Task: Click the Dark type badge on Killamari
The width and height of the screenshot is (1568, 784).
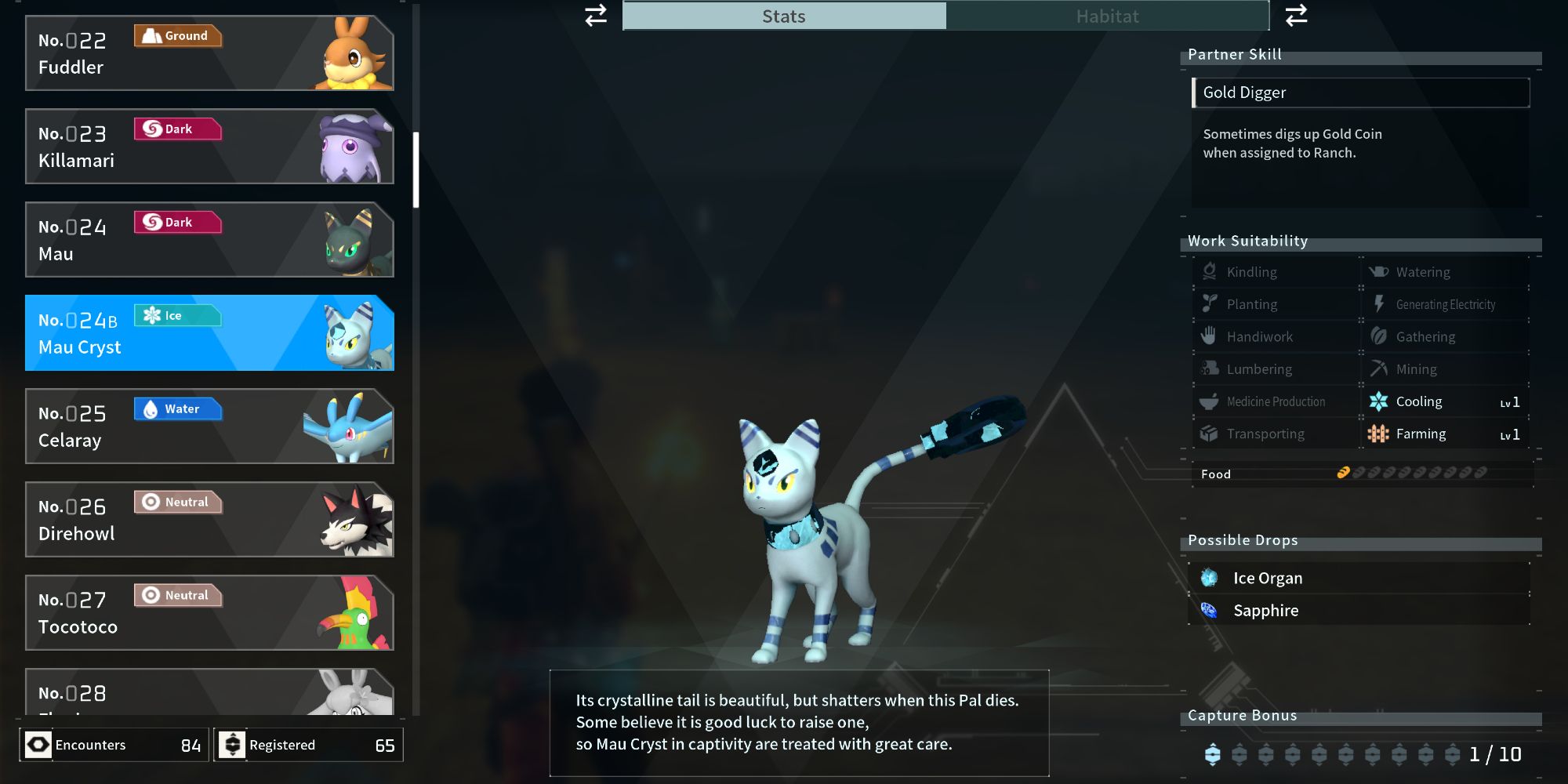Action: [x=176, y=129]
